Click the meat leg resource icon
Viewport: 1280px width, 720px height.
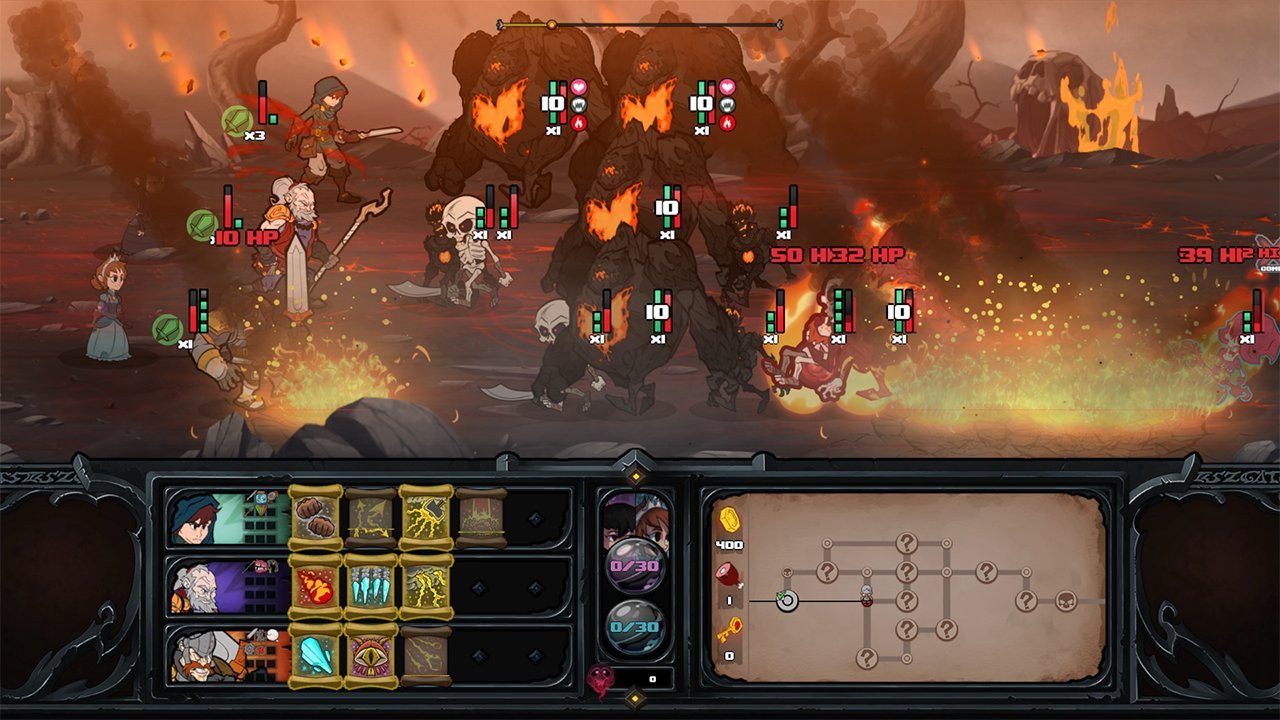728,575
